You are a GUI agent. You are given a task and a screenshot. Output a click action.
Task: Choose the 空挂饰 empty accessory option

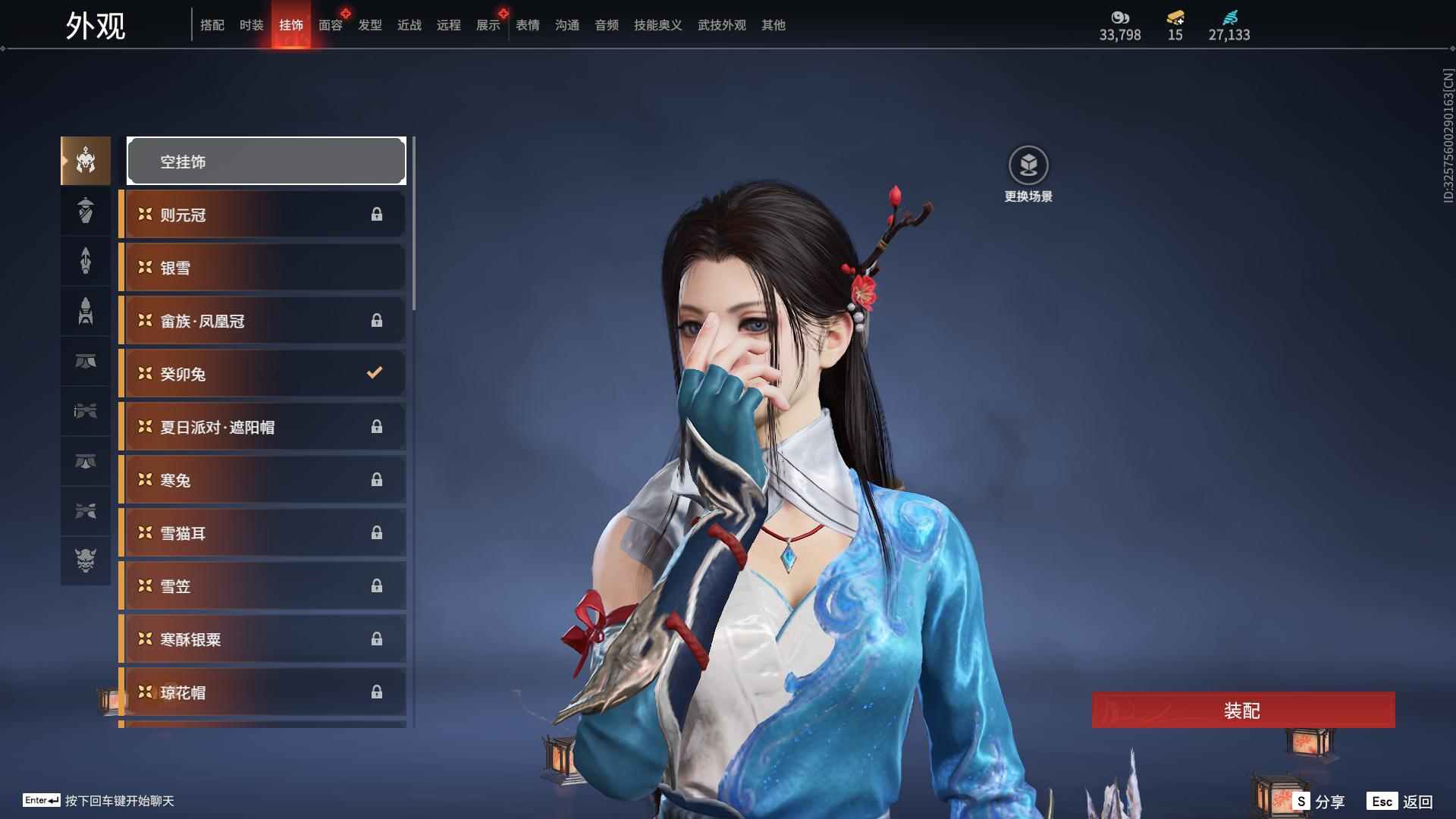click(266, 161)
